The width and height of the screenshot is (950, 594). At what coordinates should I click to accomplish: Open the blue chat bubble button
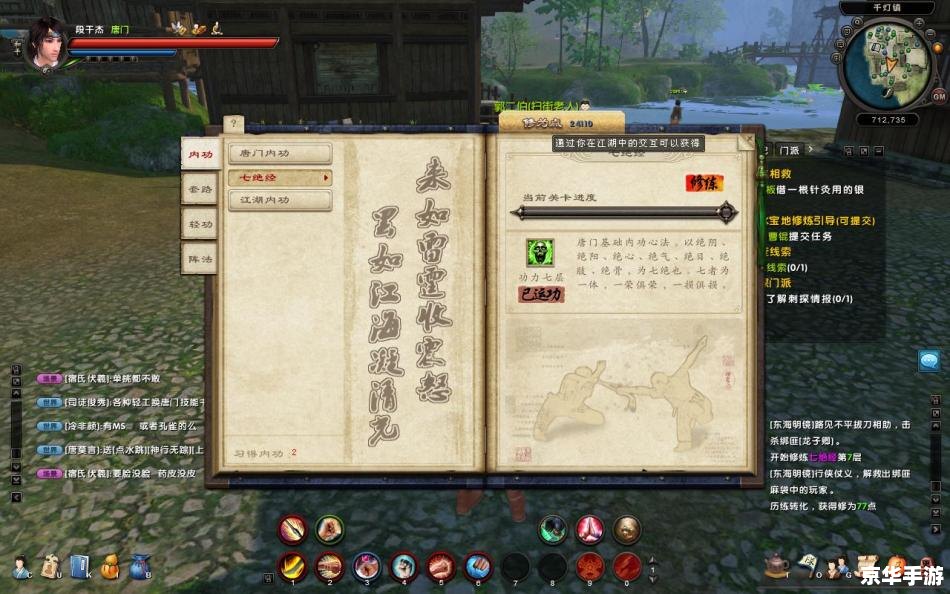click(x=930, y=361)
